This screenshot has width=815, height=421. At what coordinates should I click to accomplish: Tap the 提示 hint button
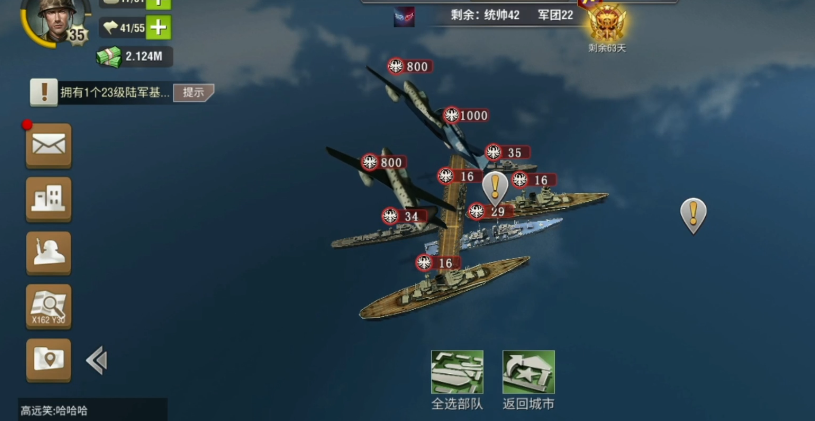[193, 92]
